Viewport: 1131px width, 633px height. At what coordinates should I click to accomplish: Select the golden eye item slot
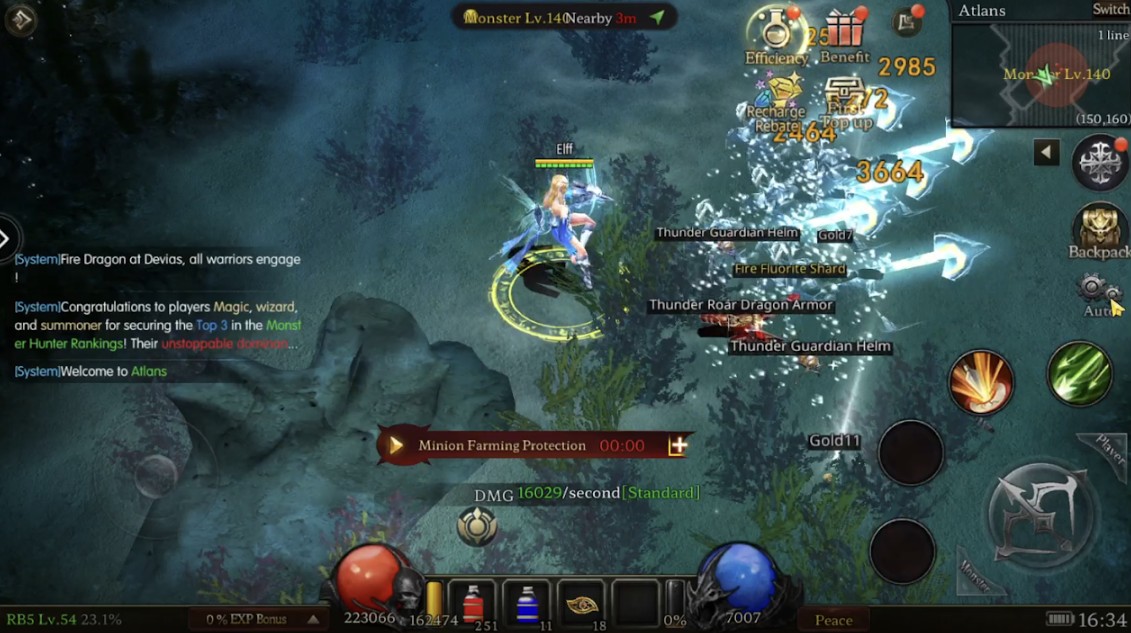pos(581,603)
